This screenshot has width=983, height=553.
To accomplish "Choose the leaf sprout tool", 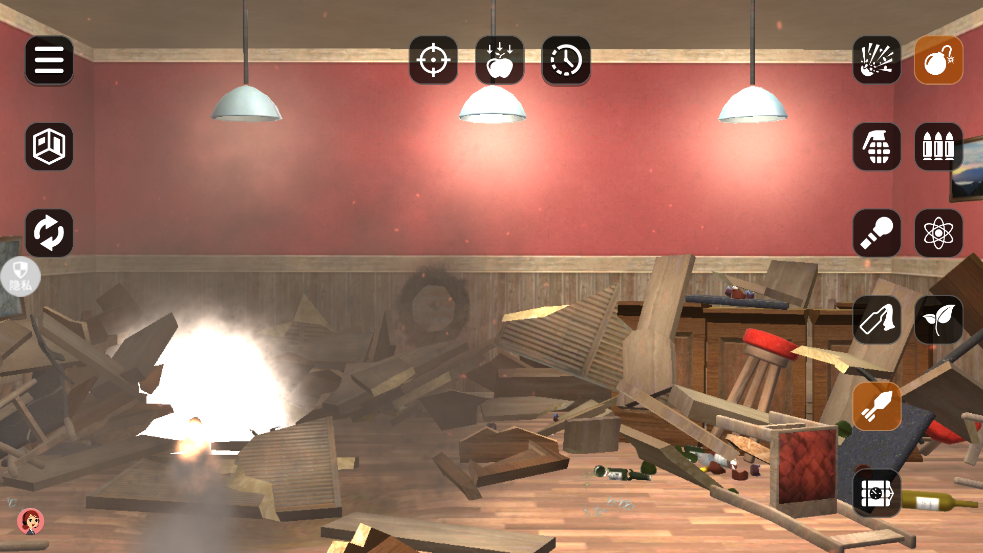I will [939, 320].
